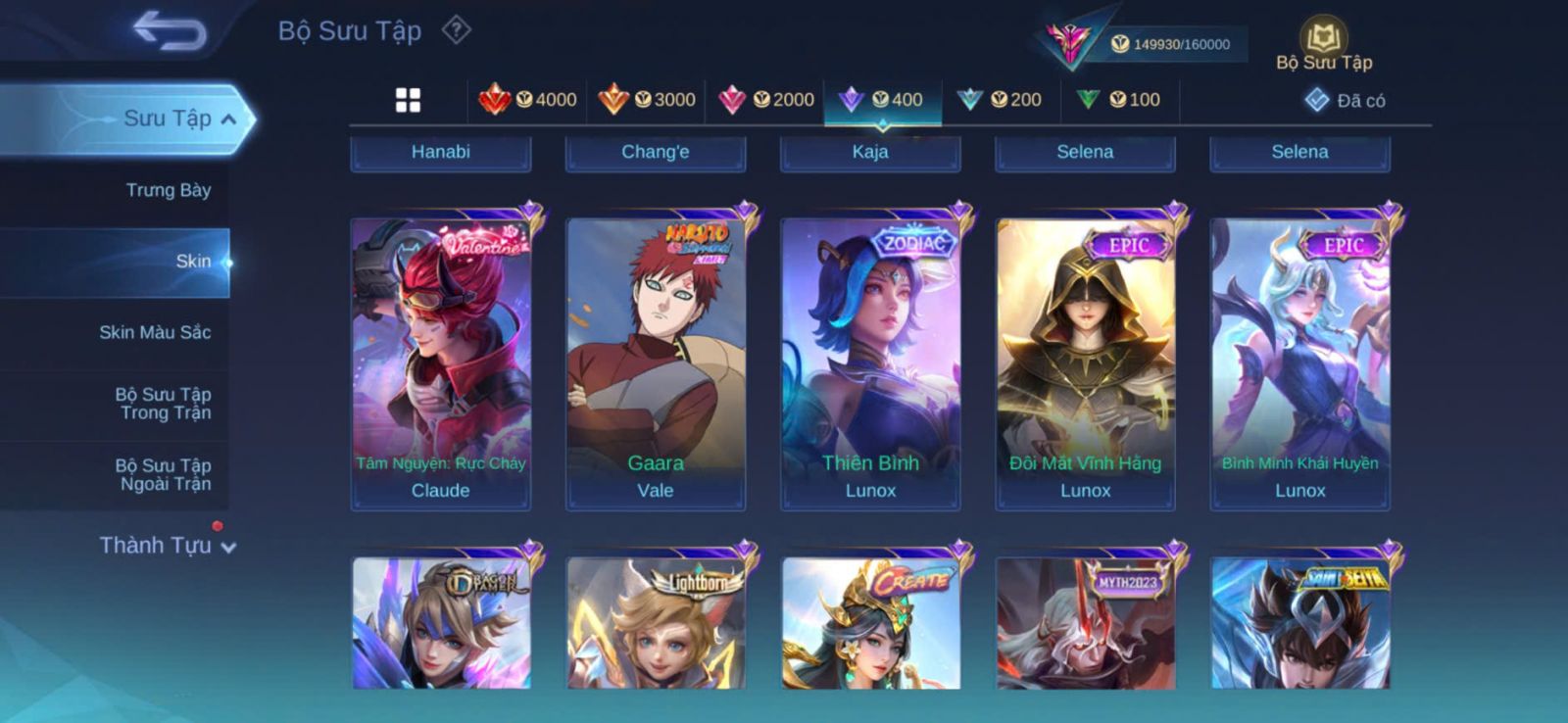Toggle the Đã có owned filter
This screenshot has width=1568, height=723.
(x=1345, y=100)
